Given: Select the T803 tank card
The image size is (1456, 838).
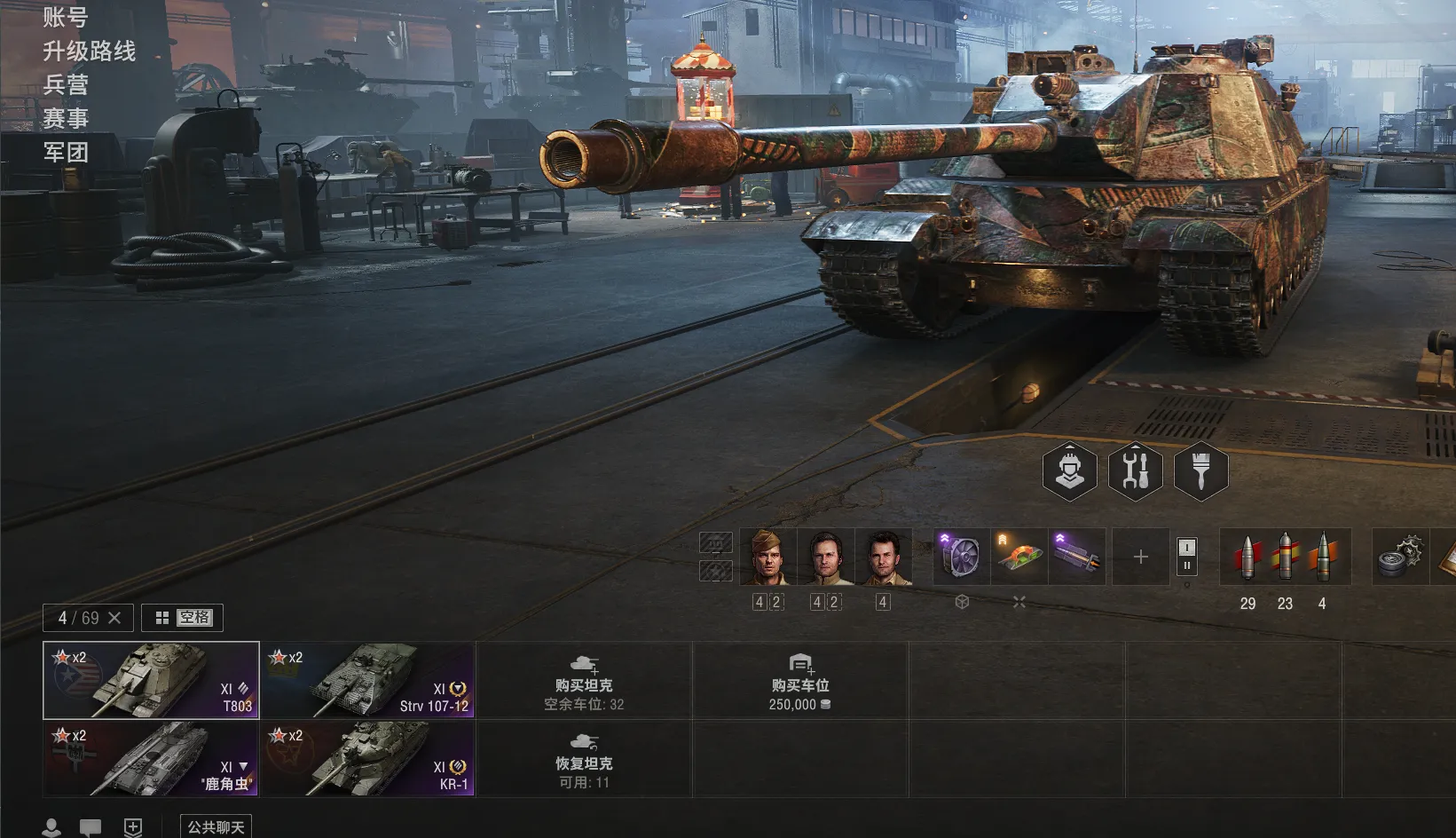Looking at the screenshot, I should [151, 680].
